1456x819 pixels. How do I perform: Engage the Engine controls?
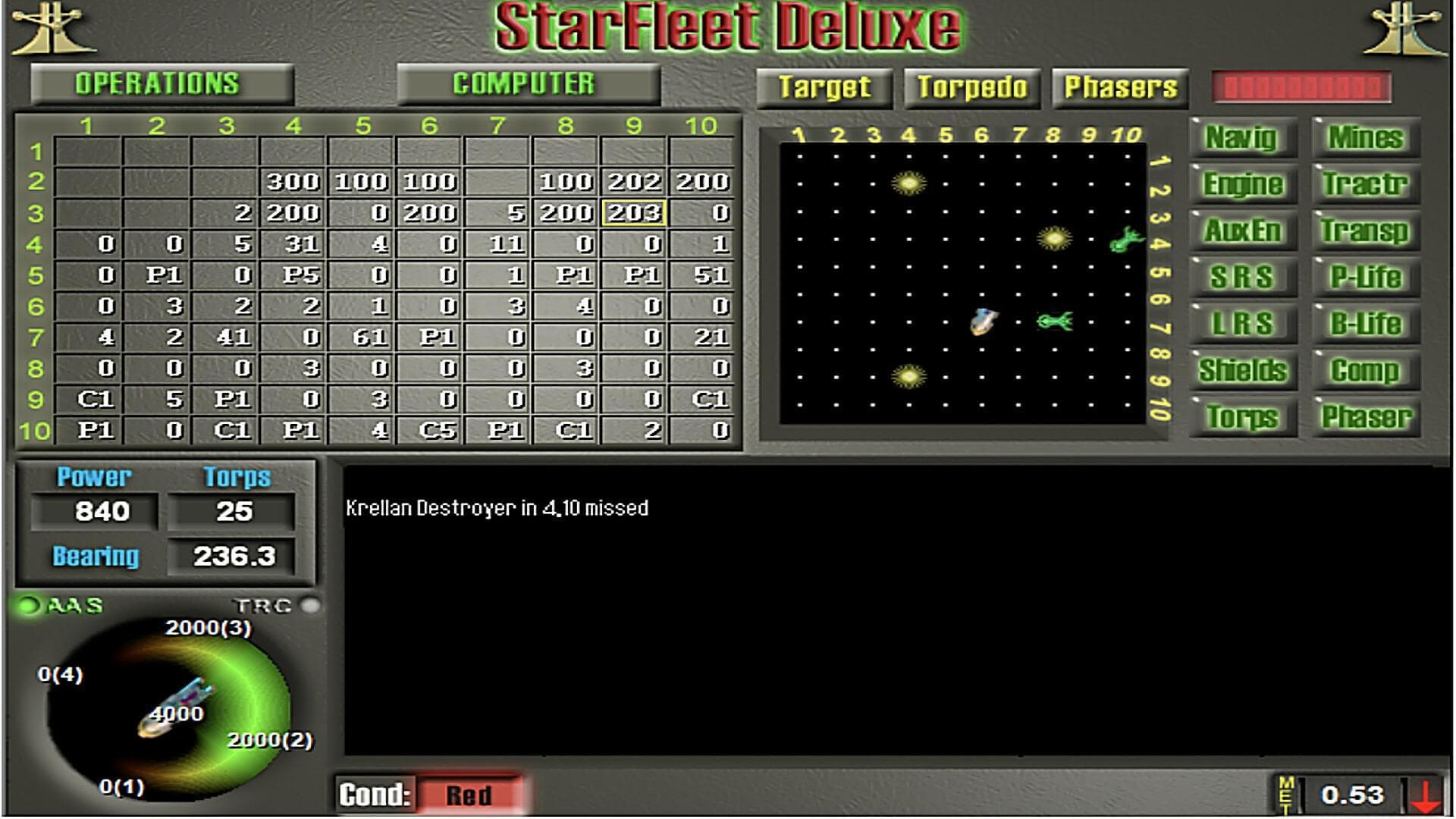coord(1242,184)
